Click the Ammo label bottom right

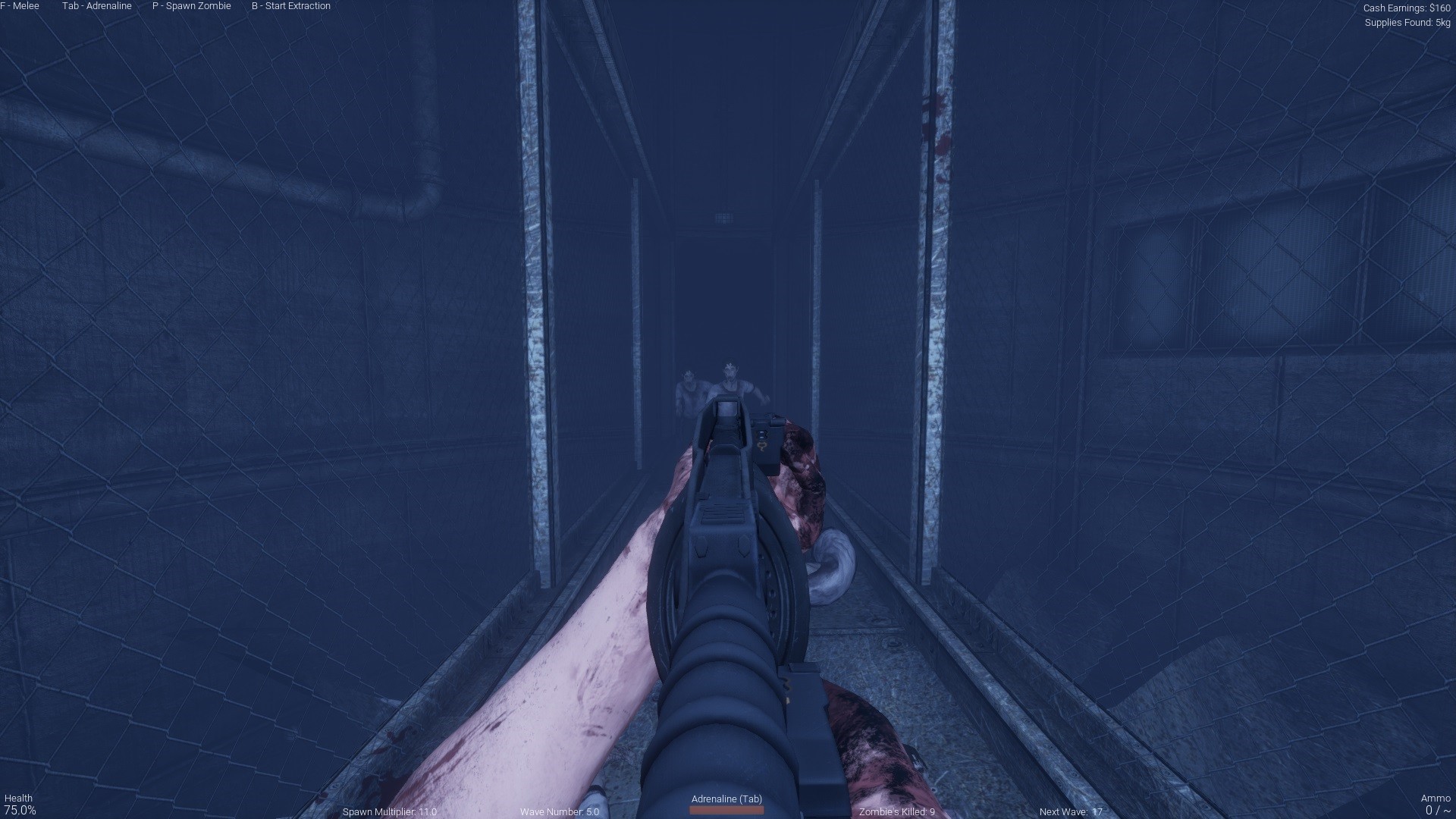(x=1437, y=797)
